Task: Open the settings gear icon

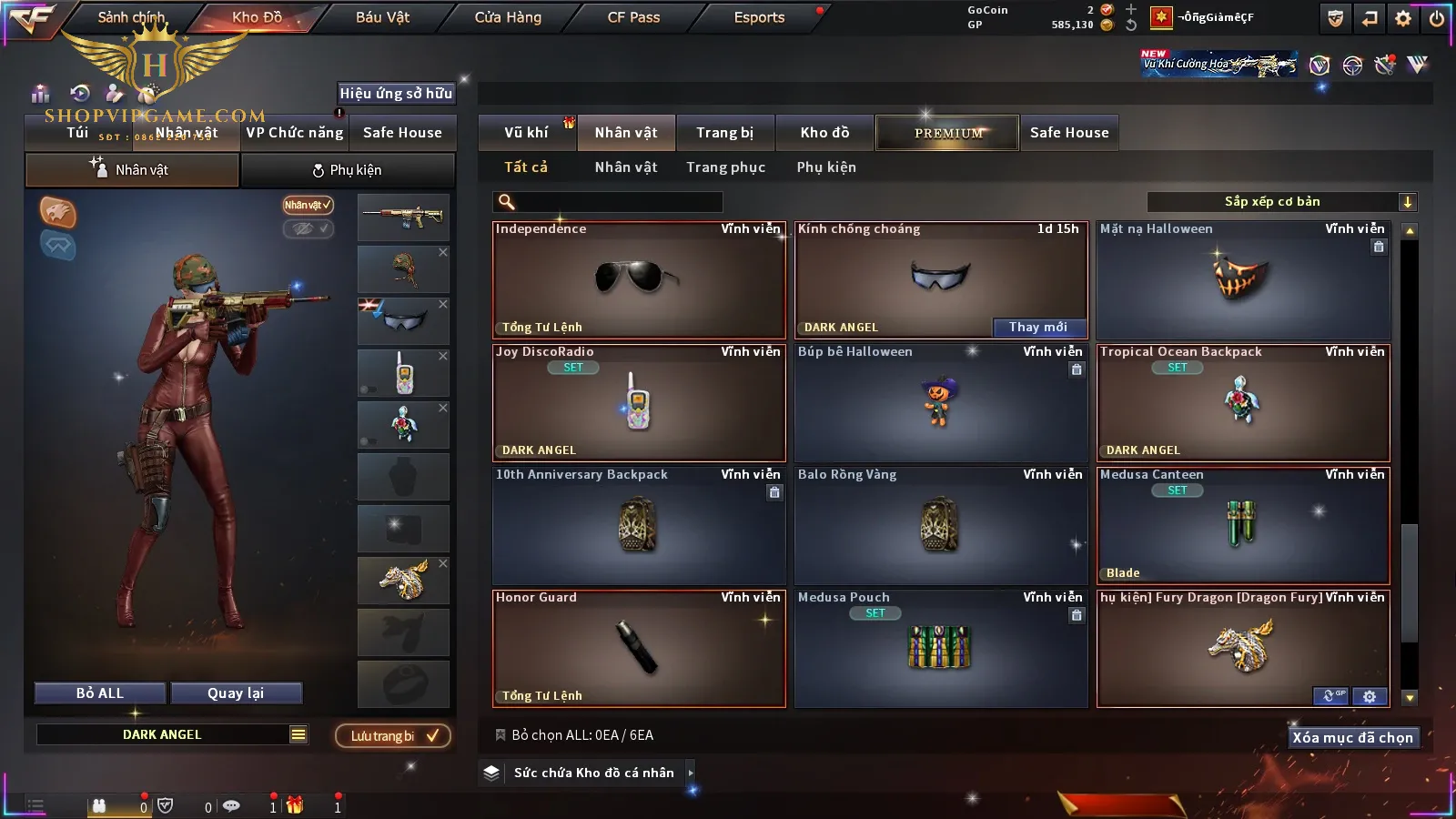Action: tap(1403, 18)
